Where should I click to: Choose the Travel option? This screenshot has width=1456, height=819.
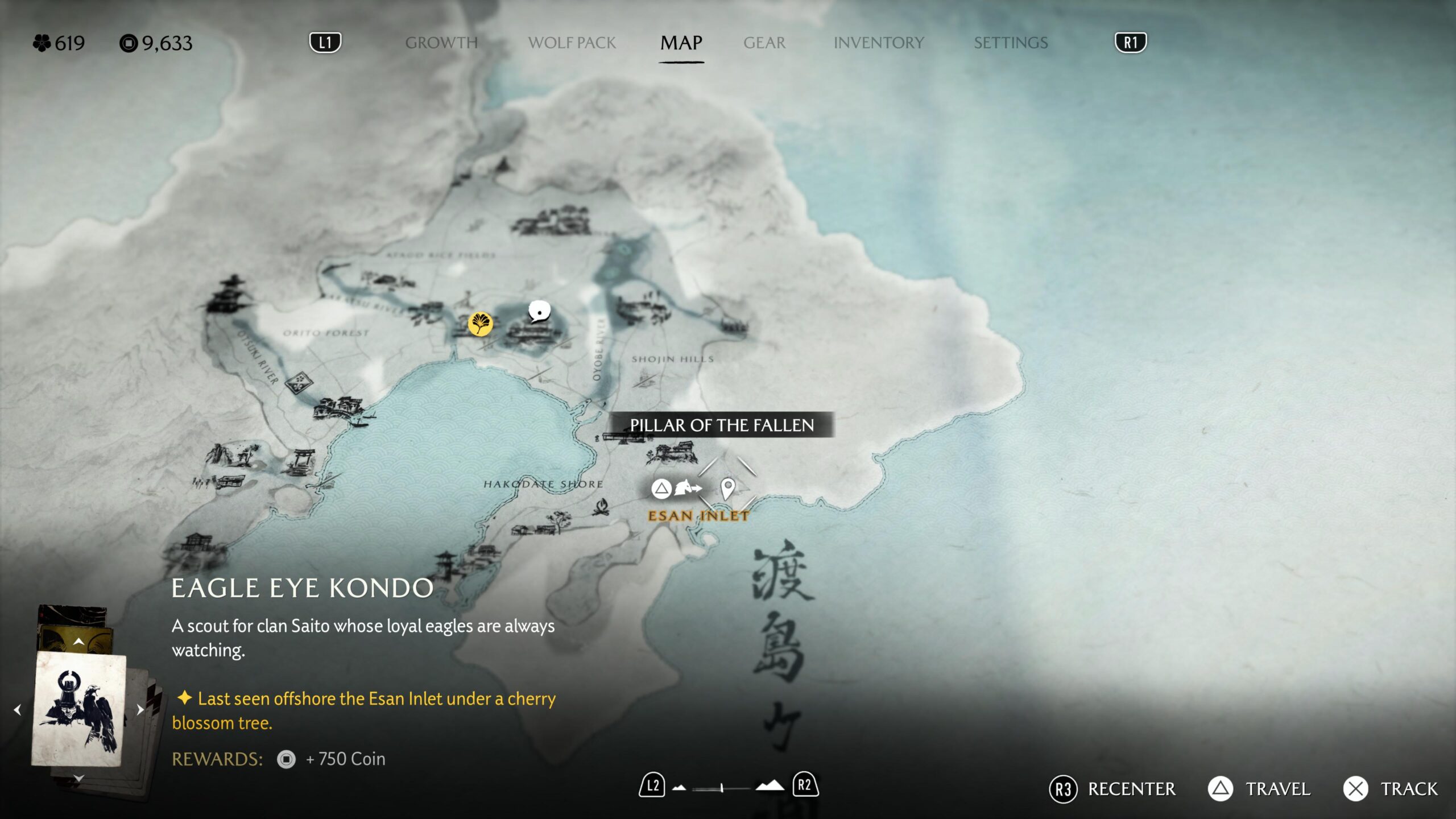1259,789
